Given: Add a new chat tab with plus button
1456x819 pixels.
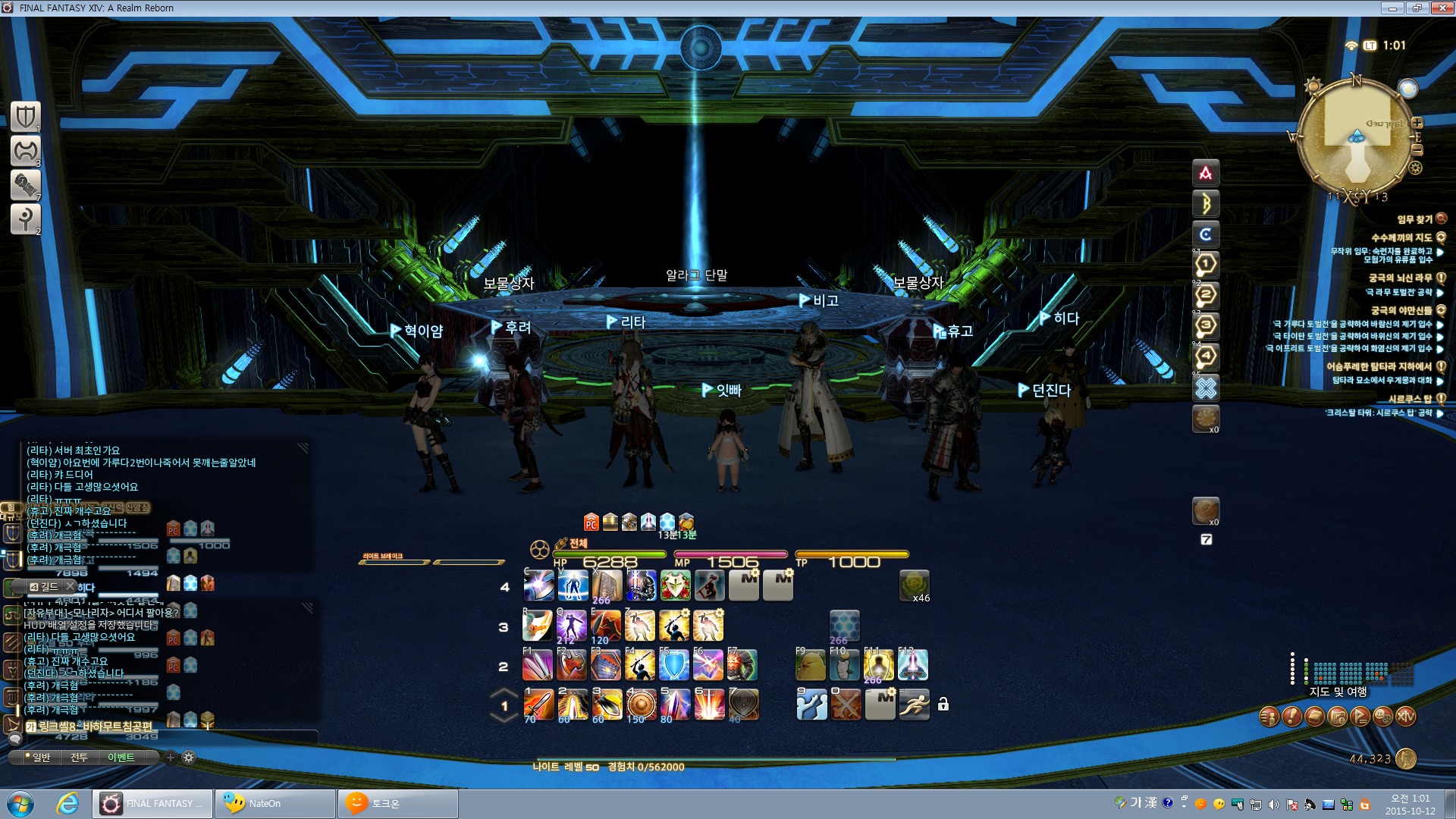Looking at the screenshot, I should pyautogui.click(x=171, y=758).
